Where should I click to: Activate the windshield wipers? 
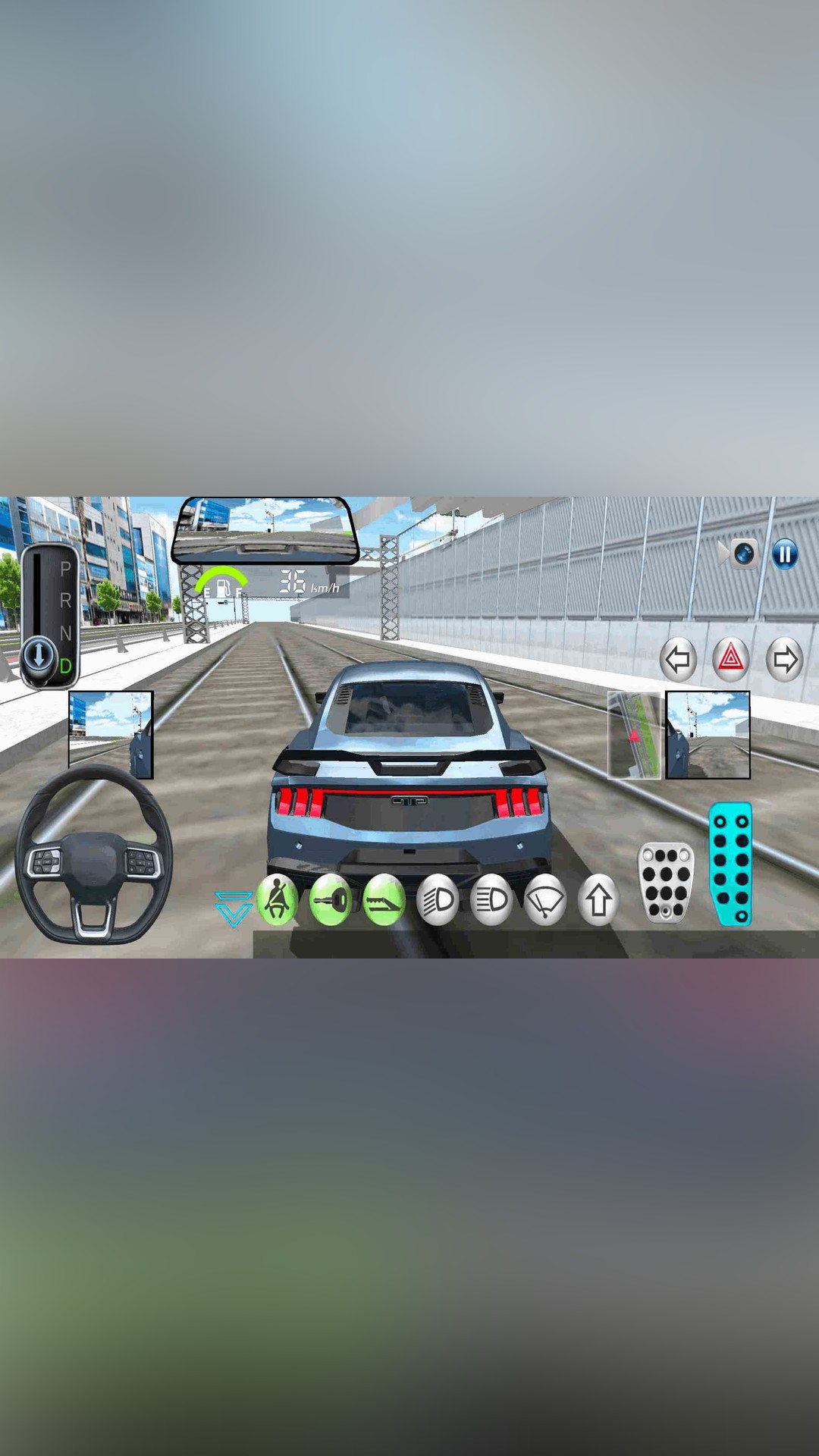545,900
